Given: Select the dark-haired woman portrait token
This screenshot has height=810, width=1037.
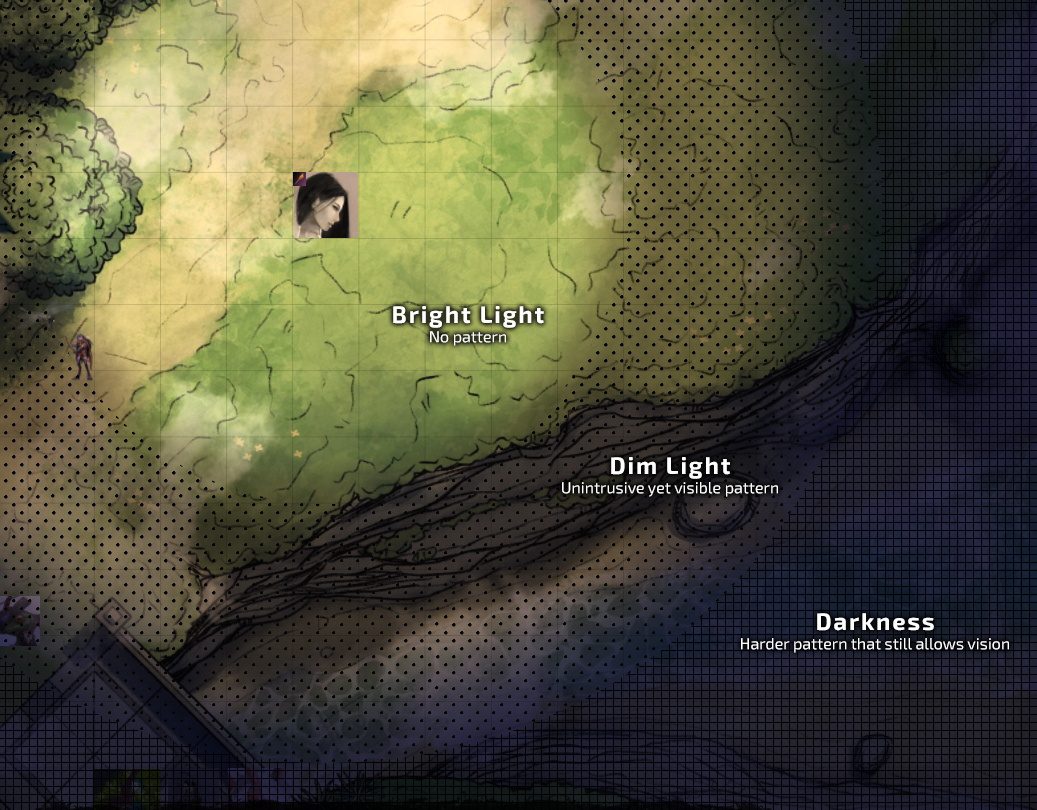Looking at the screenshot, I should pyautogui.click(x=326, y=205).
